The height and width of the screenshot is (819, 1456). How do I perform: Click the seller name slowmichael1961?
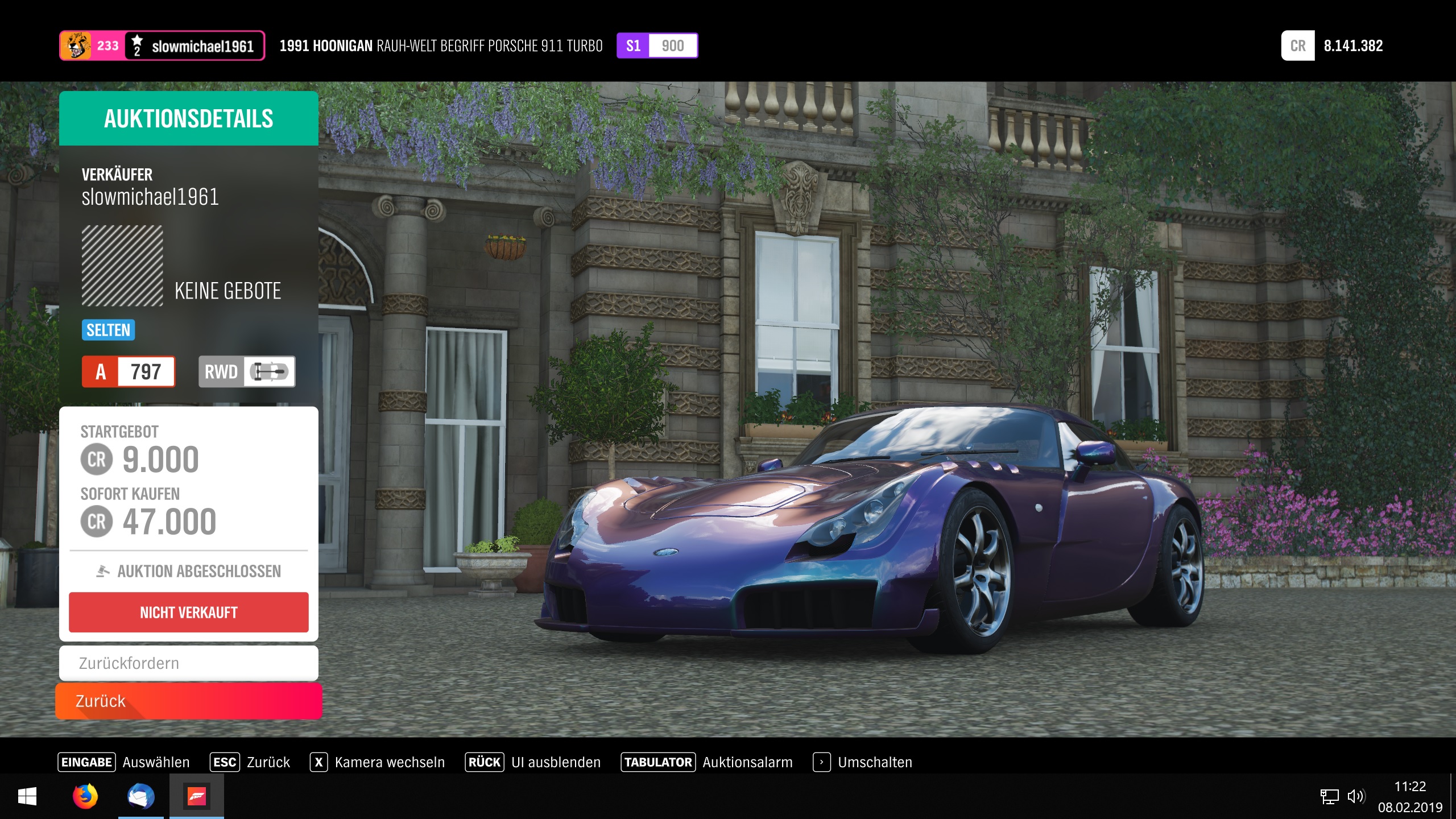point(150,197)
